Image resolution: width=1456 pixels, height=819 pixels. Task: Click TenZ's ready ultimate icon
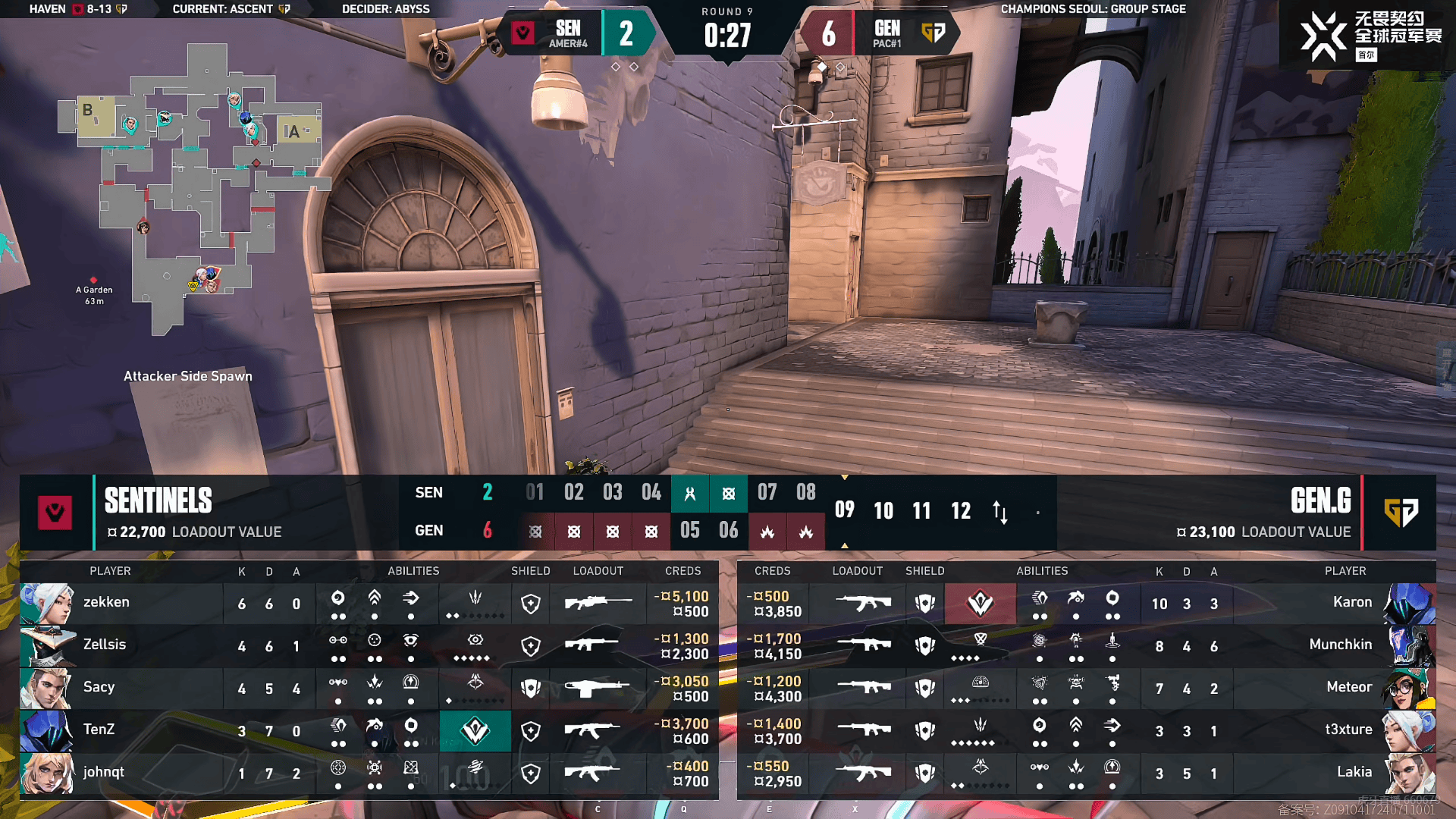475,731
